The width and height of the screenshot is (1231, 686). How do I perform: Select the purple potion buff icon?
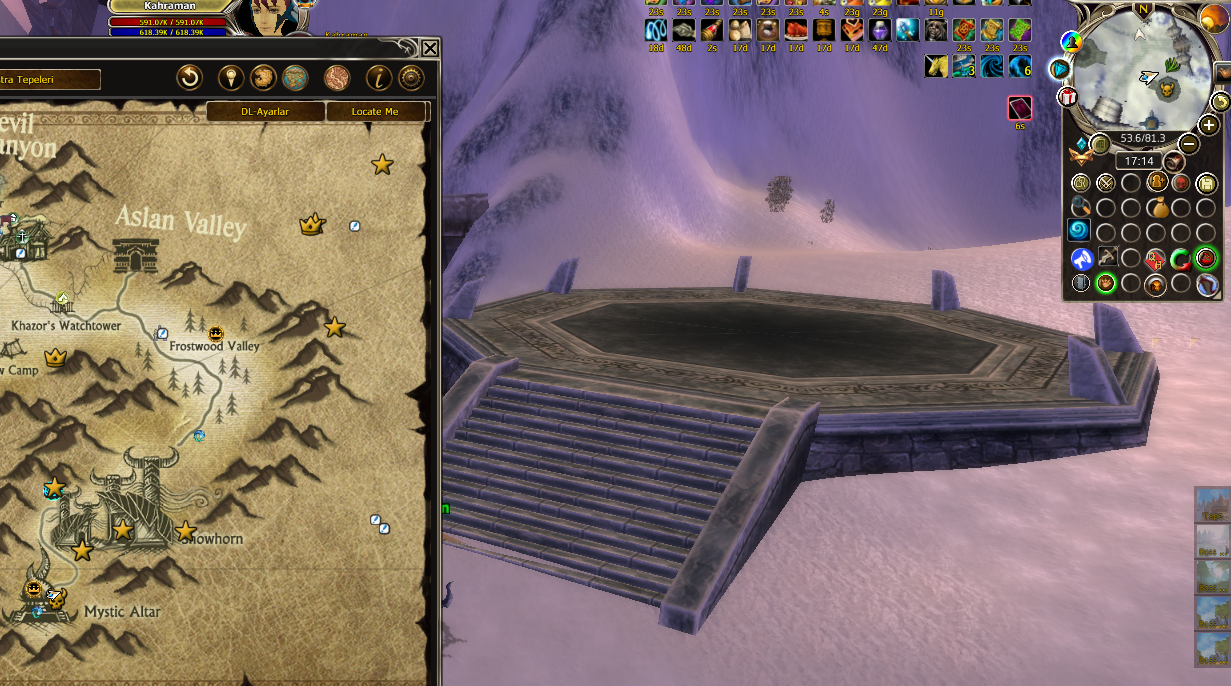880,30
